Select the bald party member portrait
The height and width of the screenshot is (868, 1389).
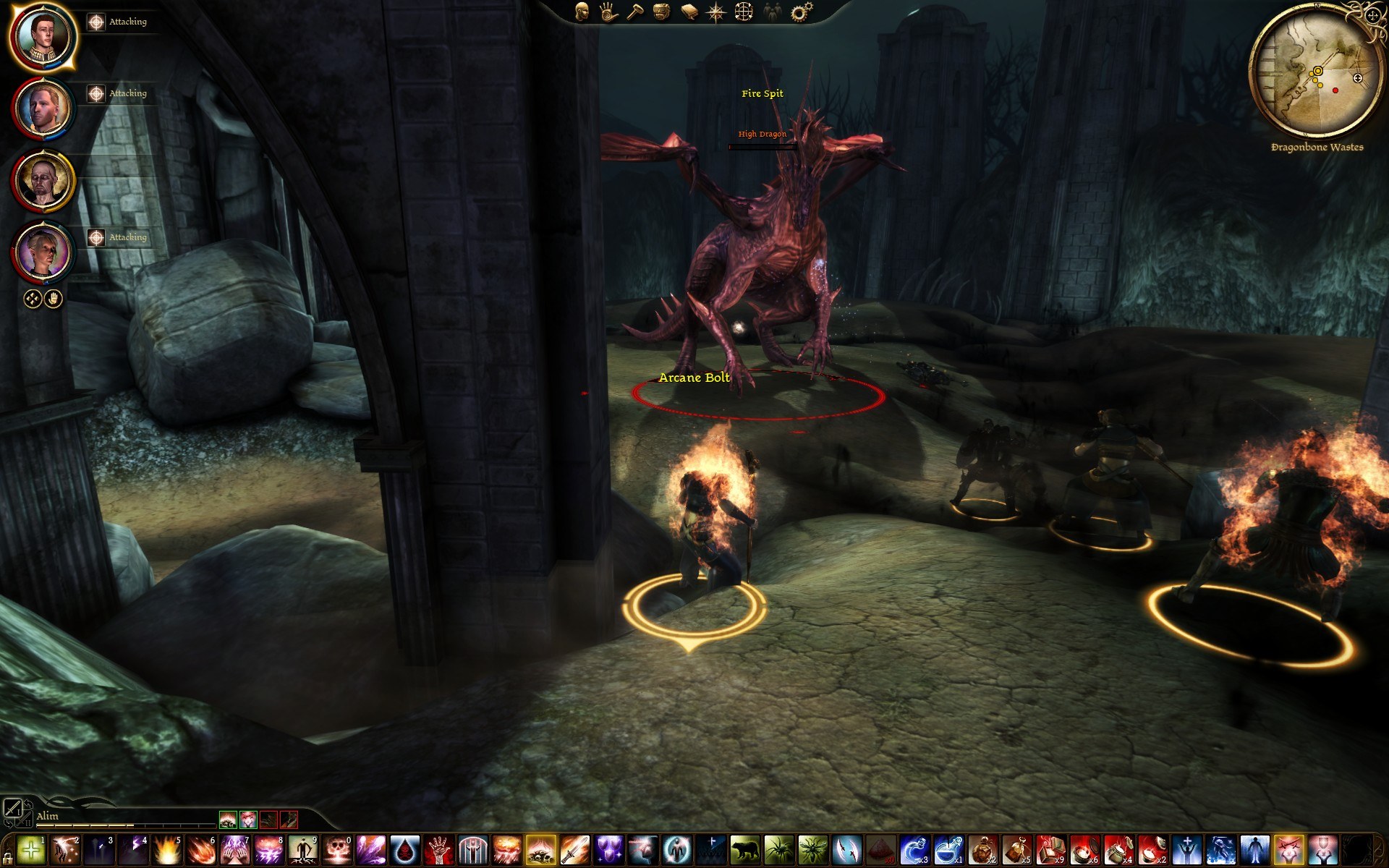pyautogui.click(x=43, y=181)
